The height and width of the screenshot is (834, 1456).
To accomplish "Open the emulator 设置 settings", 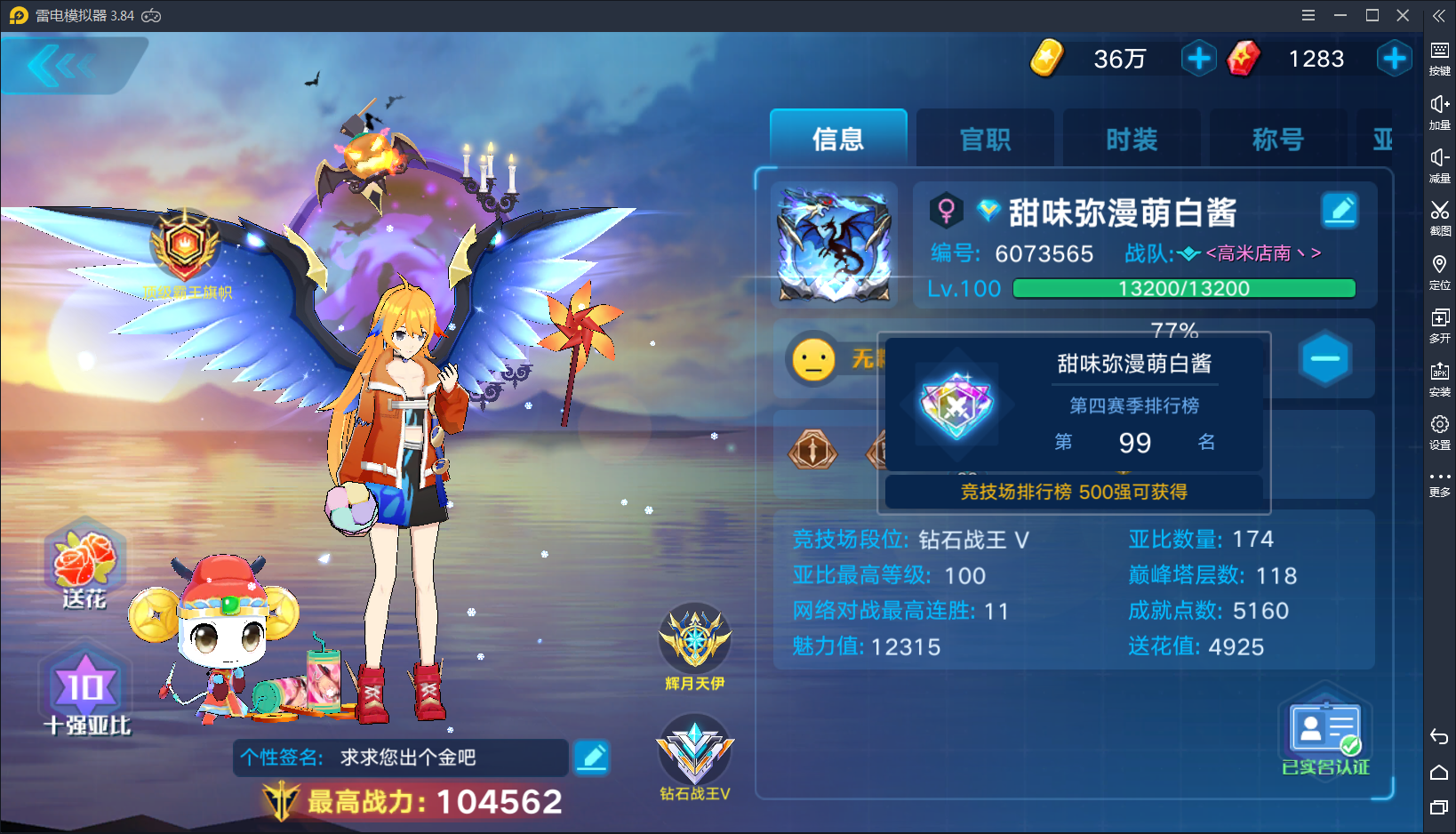I will tap(1440, 427).
